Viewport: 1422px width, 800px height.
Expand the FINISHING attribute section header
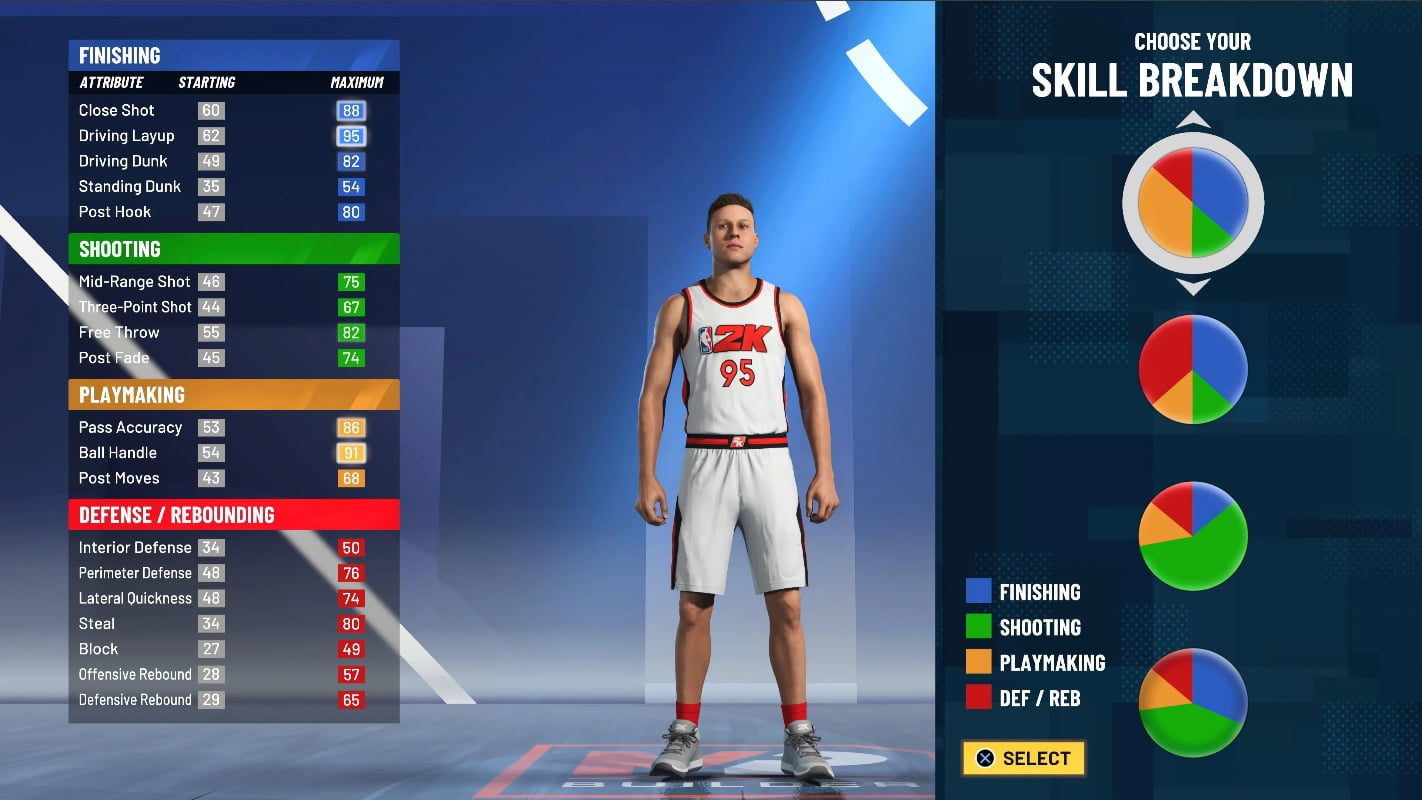click(233, 55)
